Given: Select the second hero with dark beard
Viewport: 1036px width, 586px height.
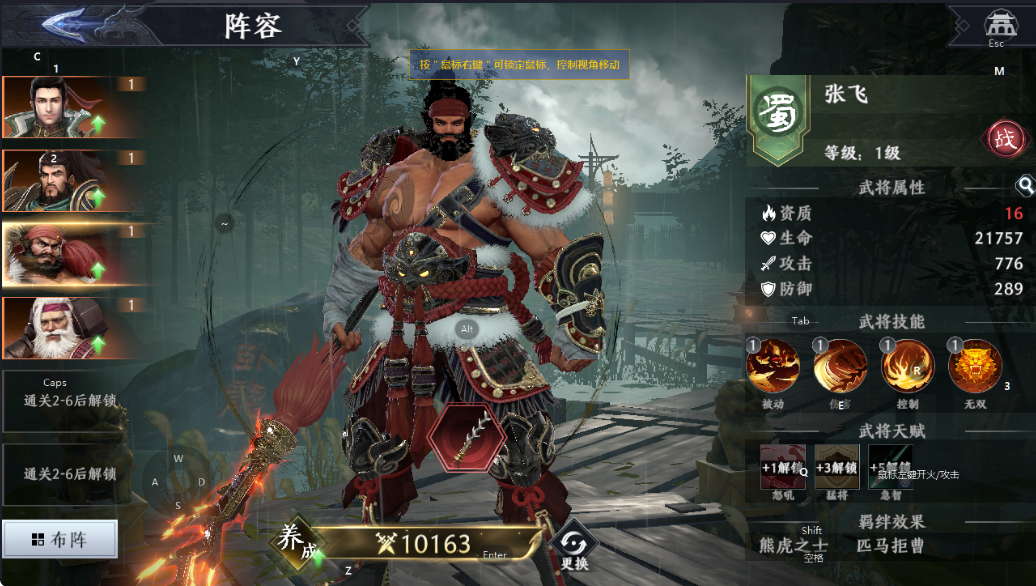Looking at the screenshot, I should (55, 182).
